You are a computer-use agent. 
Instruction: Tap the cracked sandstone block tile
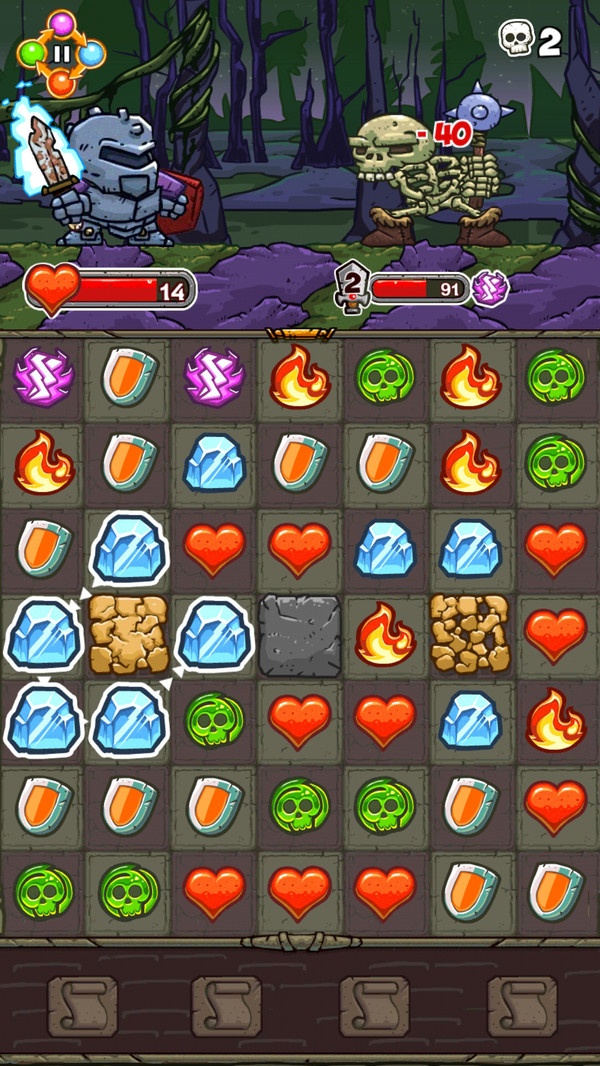(470, 634)
